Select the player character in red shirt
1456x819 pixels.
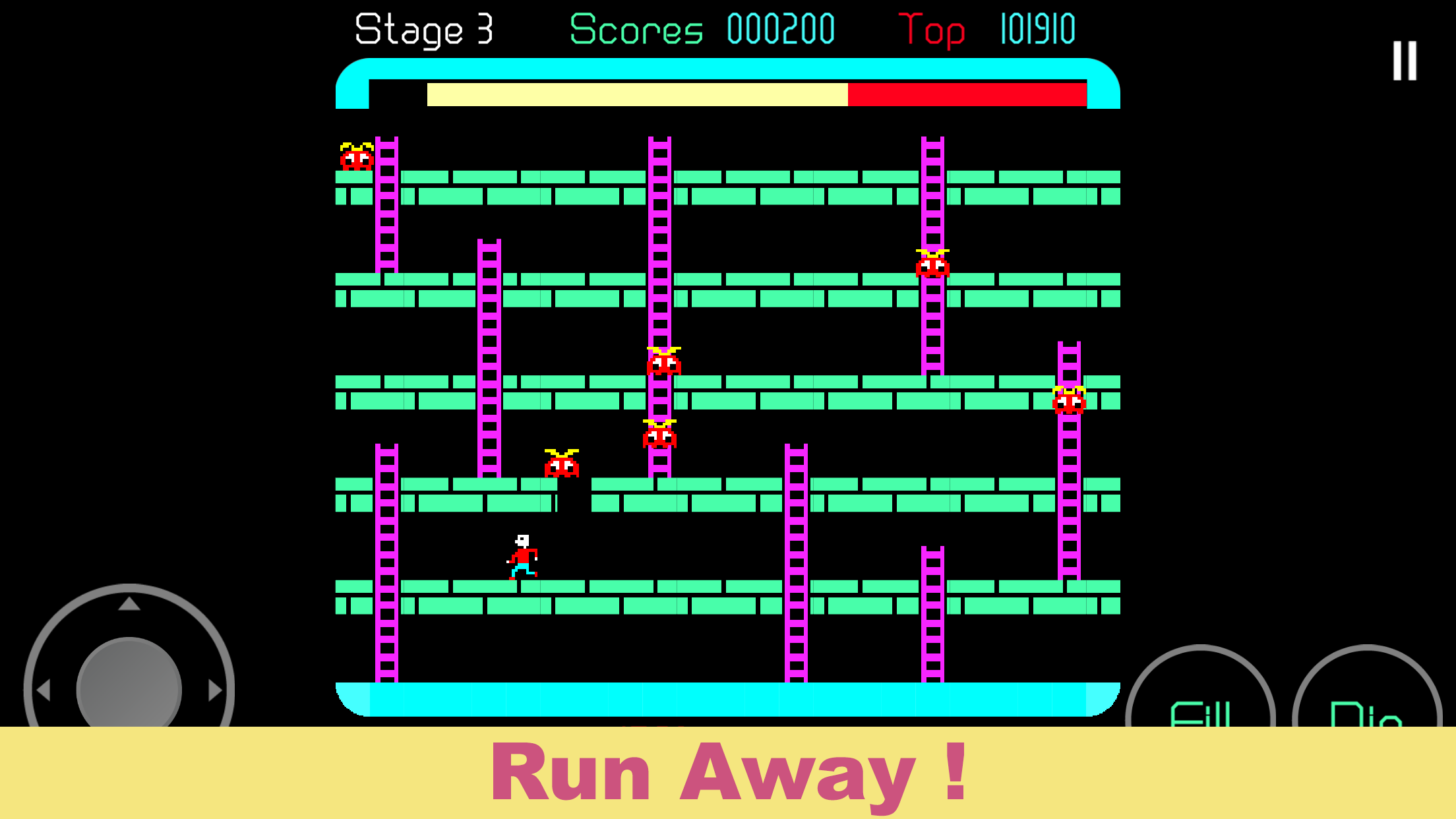coord(522,558)
